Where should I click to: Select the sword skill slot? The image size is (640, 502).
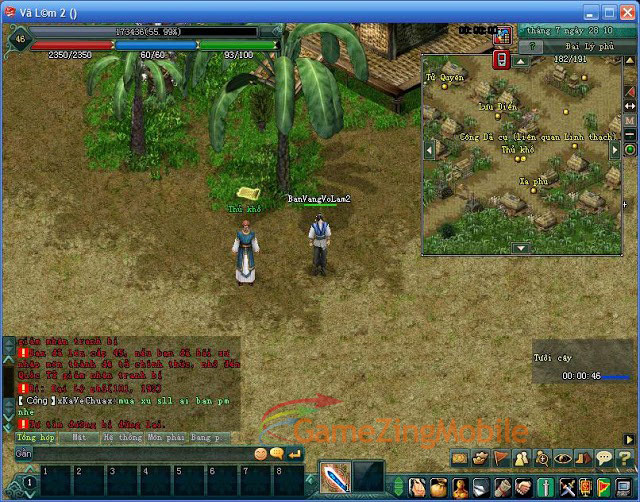(335, 476)
